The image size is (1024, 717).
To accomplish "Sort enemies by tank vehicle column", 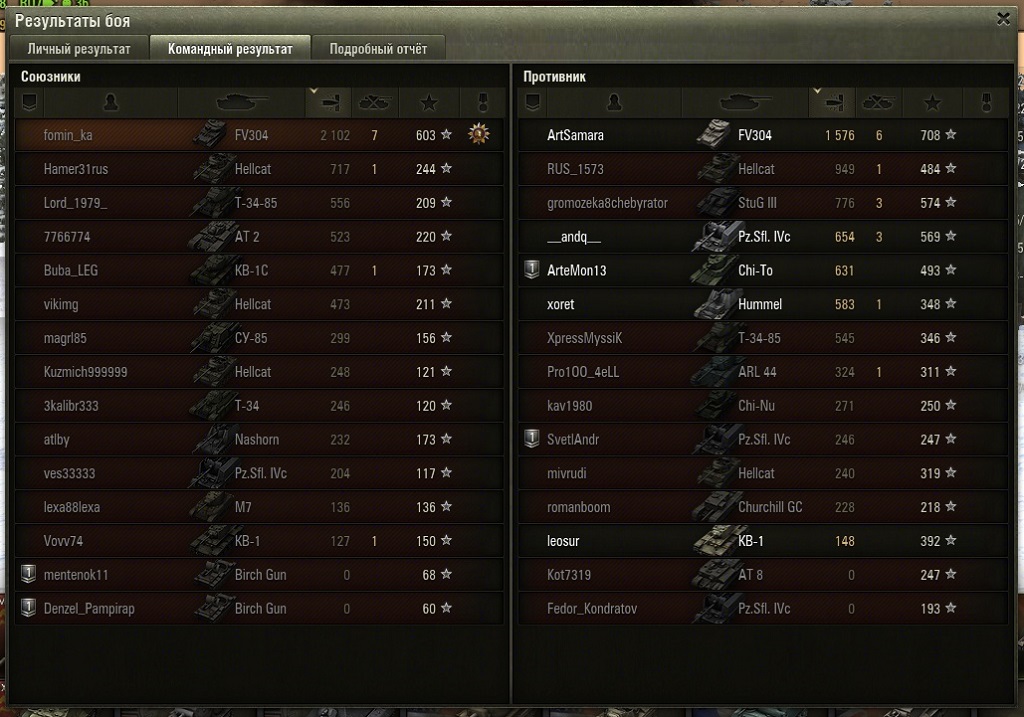I will (743, 102).
